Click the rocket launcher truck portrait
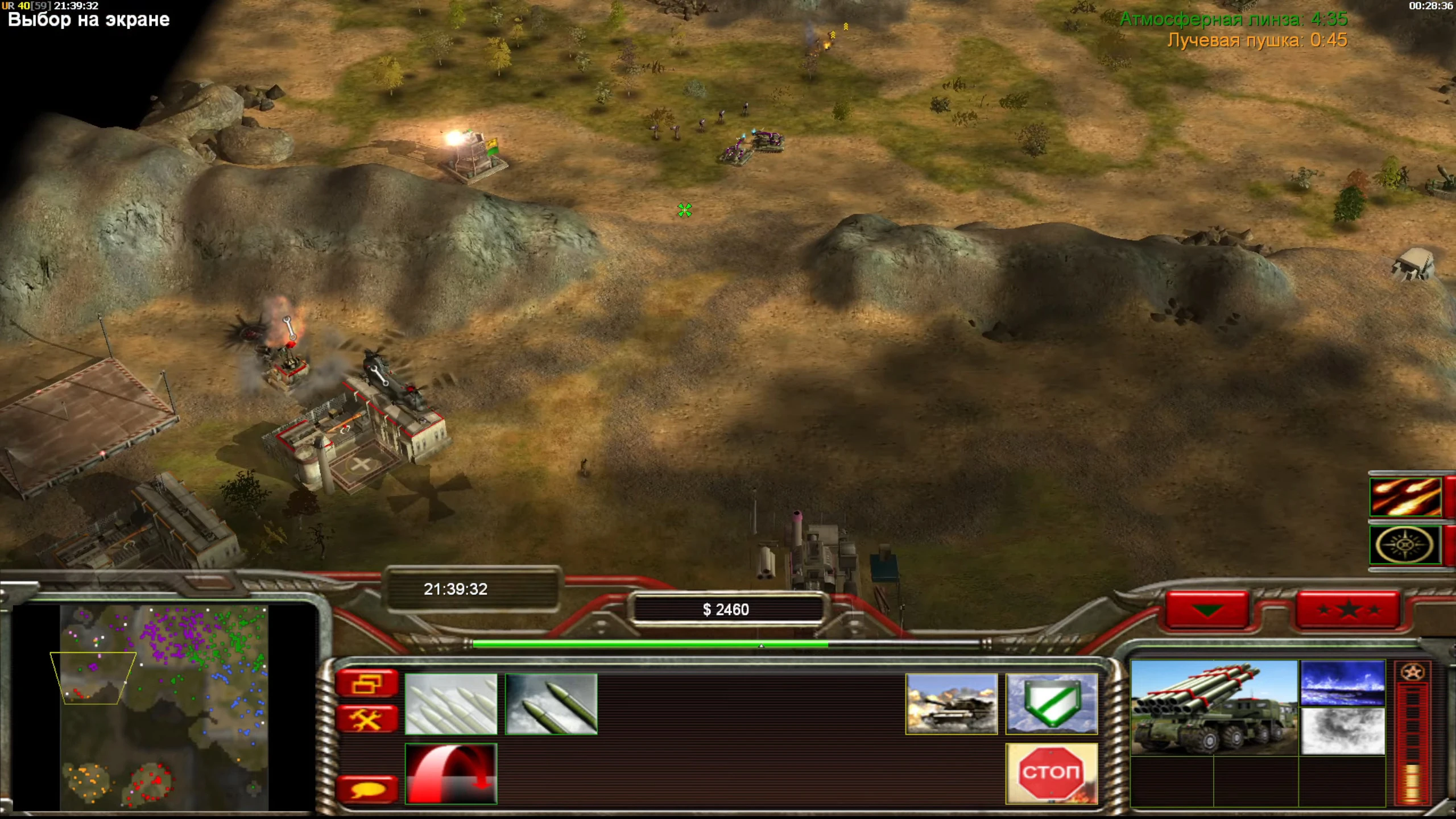Screen dimensions: 1456x819 [x=1214, y=708]
